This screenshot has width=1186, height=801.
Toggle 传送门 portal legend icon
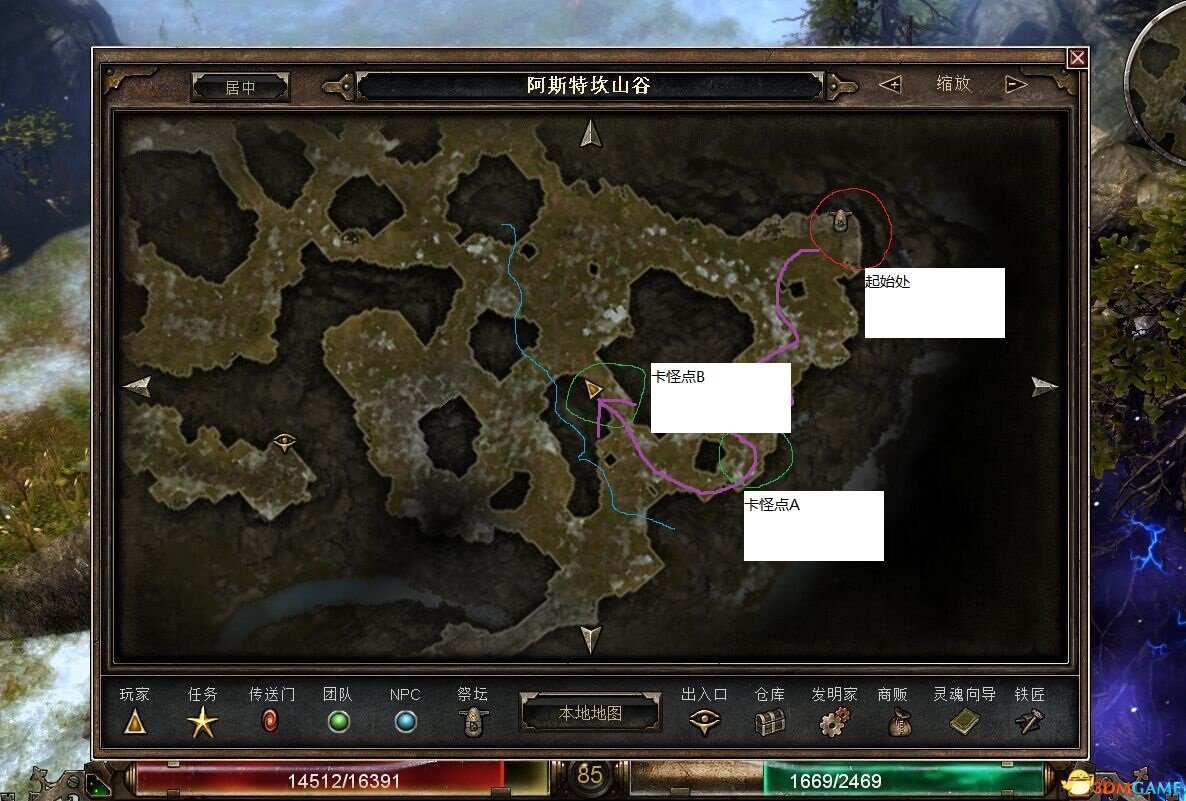pyautogui.click(x=269, y=721)
